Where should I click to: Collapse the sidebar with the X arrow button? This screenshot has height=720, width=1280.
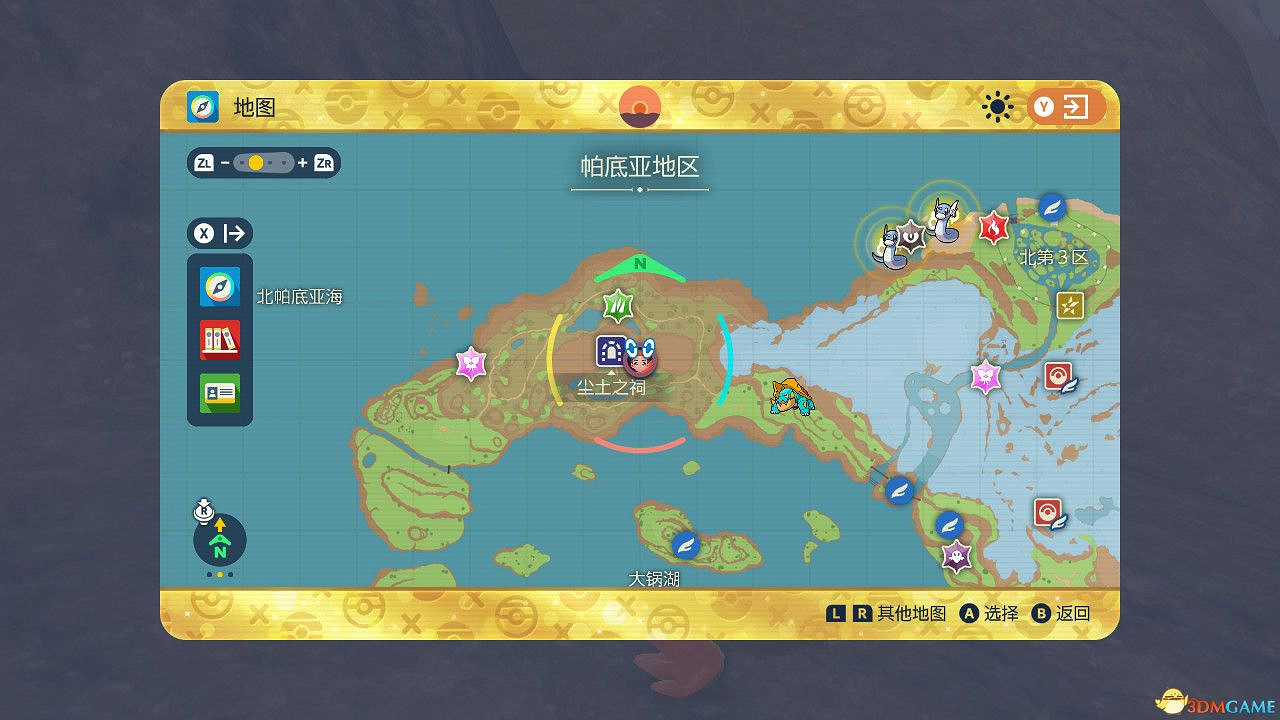219,233
